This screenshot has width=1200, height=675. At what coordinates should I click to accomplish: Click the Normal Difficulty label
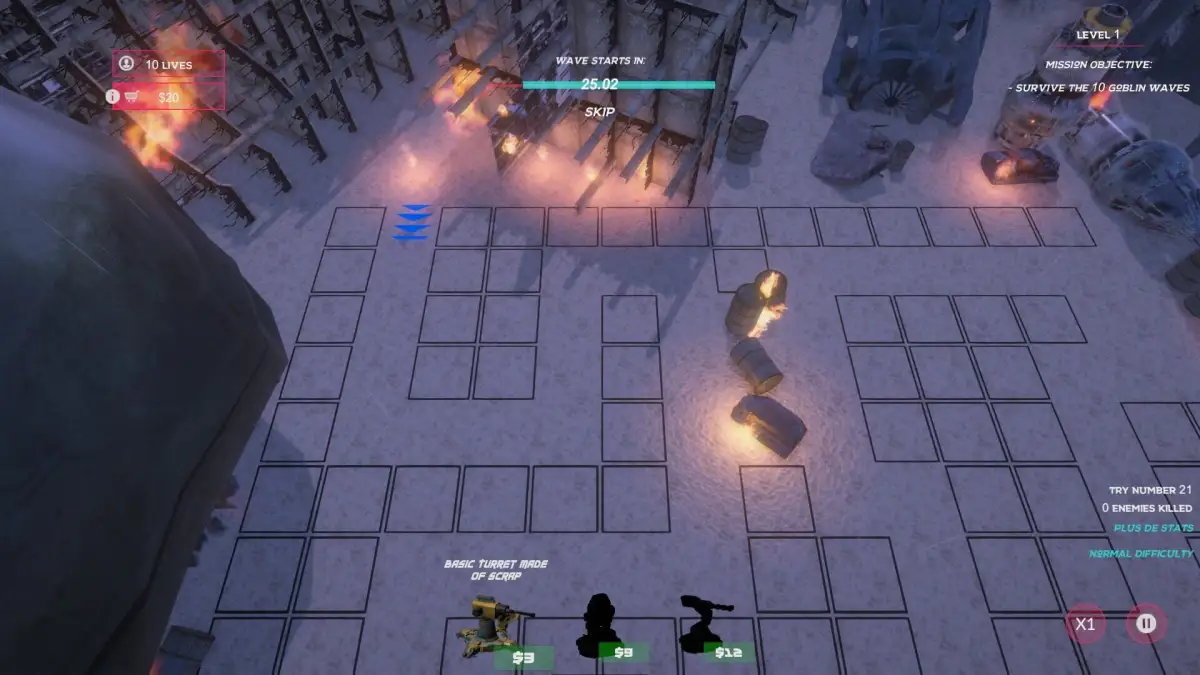coord(1141,553)
